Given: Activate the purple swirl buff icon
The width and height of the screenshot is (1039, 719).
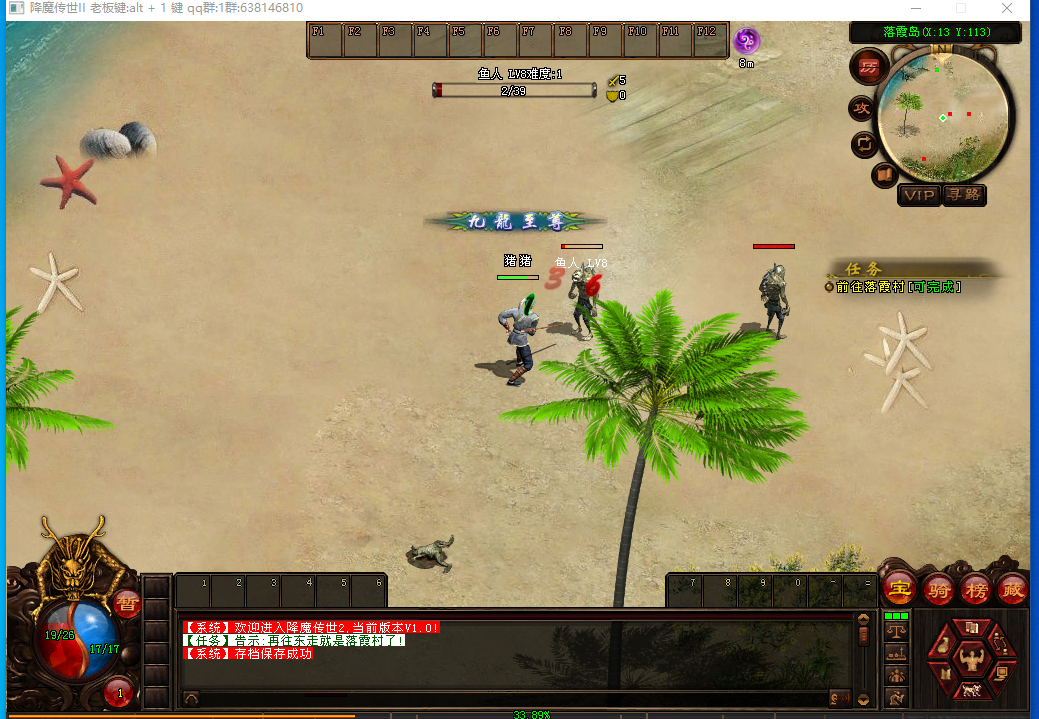Looking at the screenshot, I should tap(746, 41).
